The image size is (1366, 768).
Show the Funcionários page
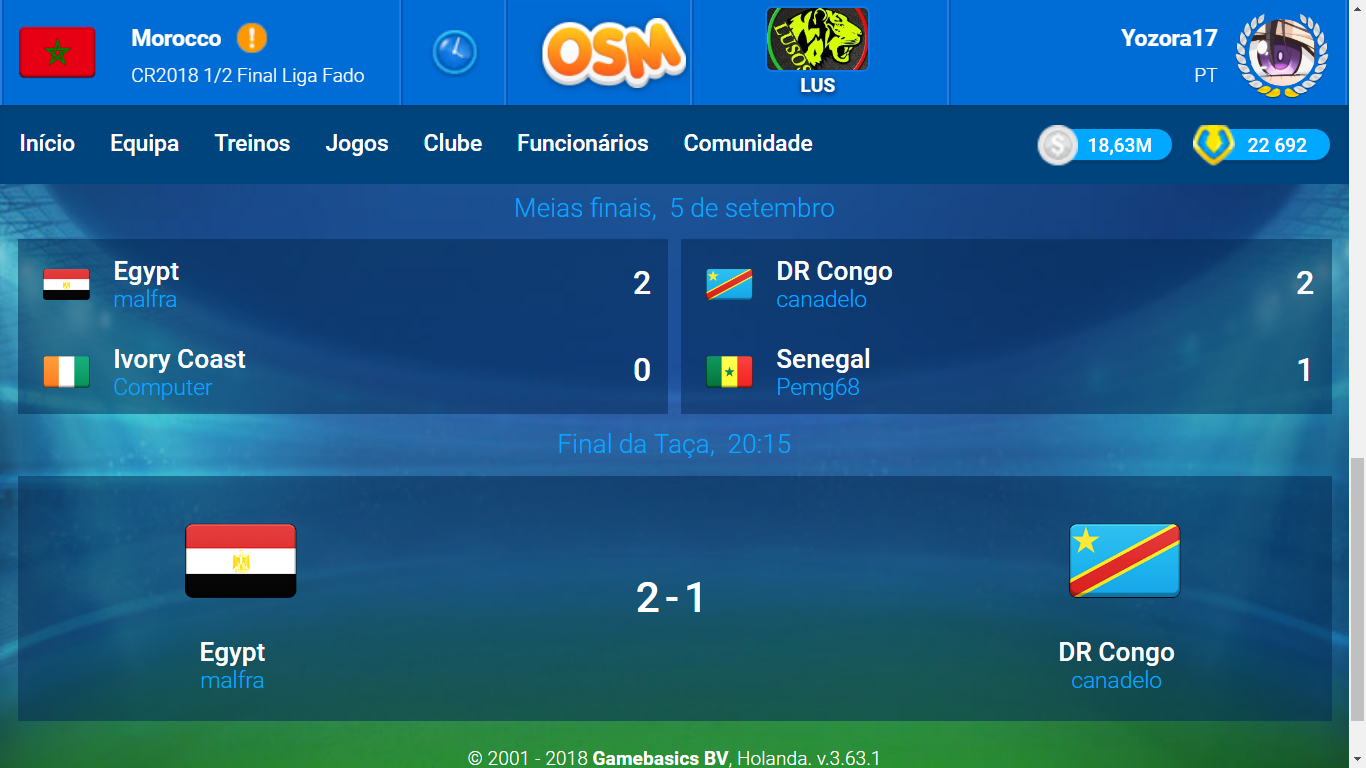582,144
